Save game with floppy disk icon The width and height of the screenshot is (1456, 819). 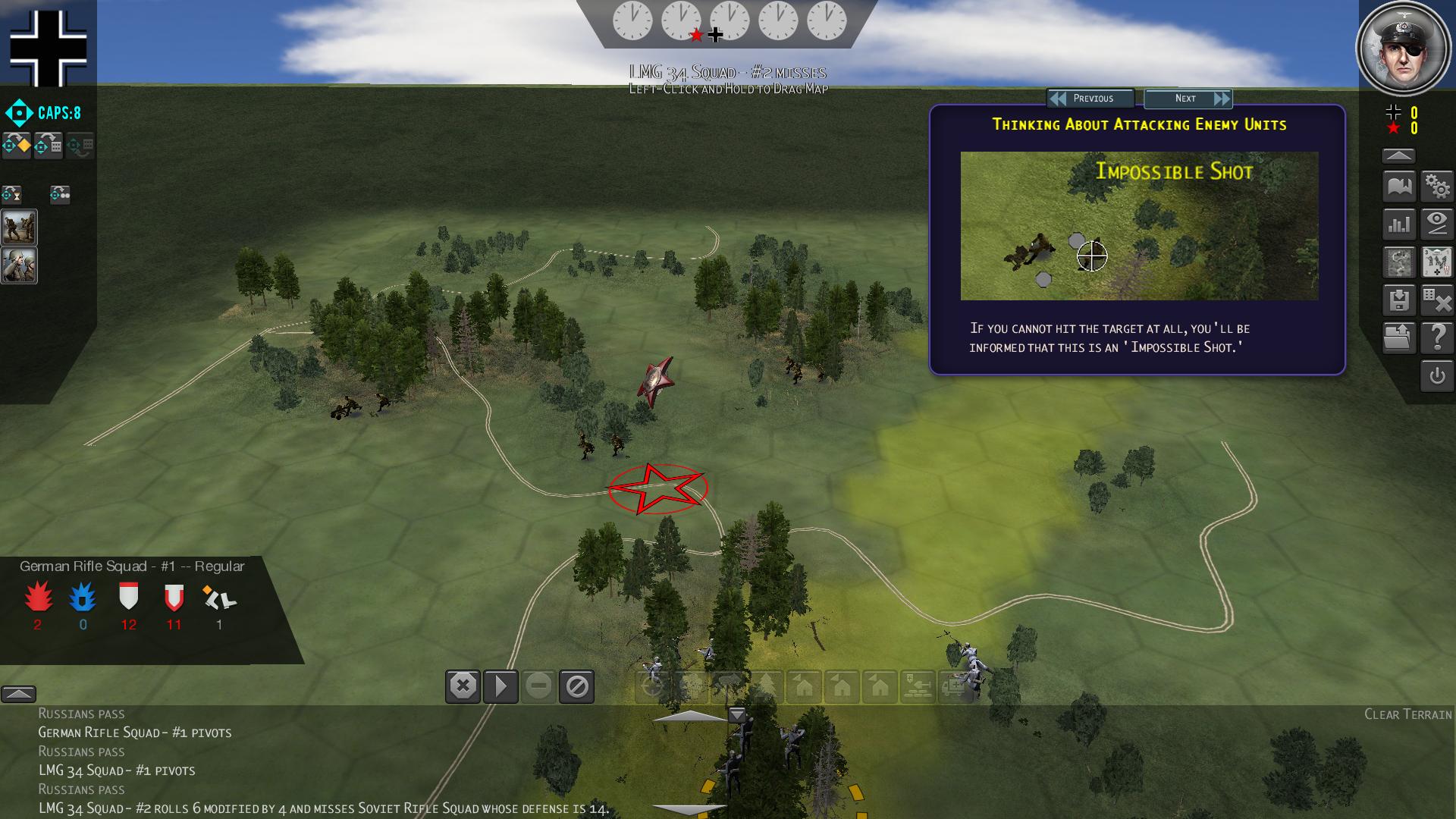[1399, 300]
